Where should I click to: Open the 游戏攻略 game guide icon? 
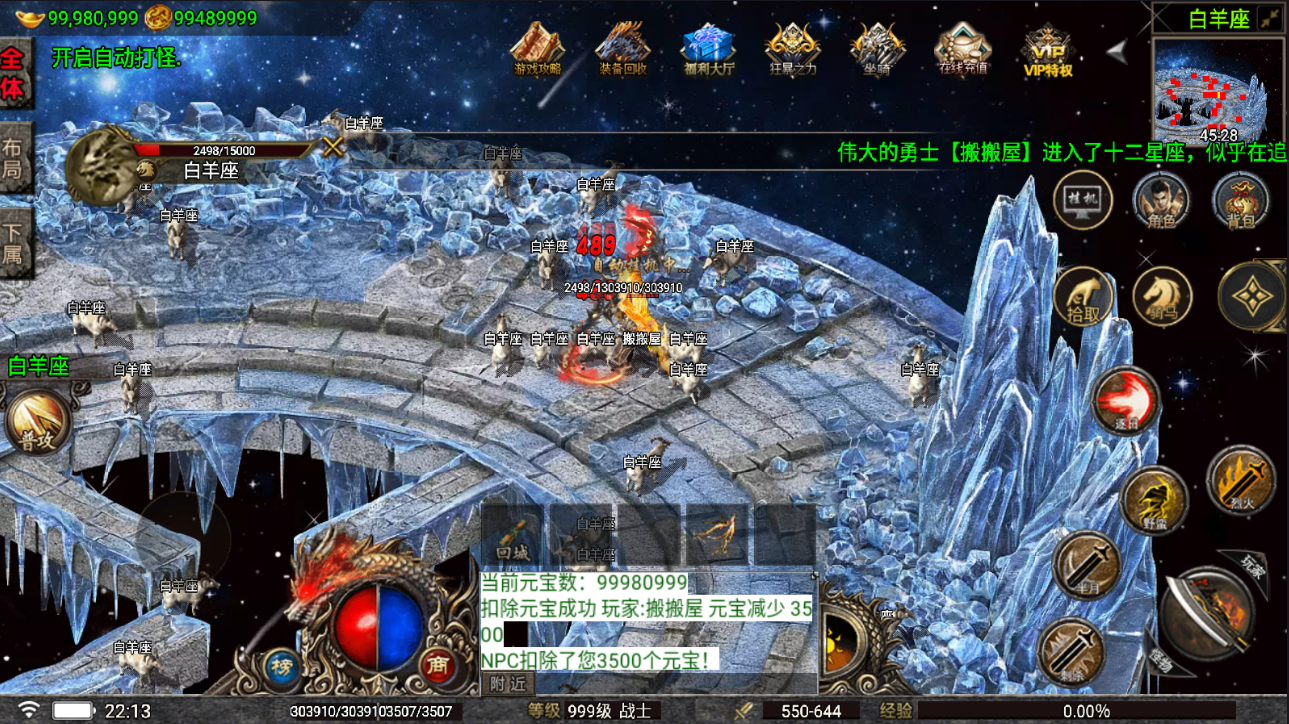pyautogui.click(x=537, y=49)
